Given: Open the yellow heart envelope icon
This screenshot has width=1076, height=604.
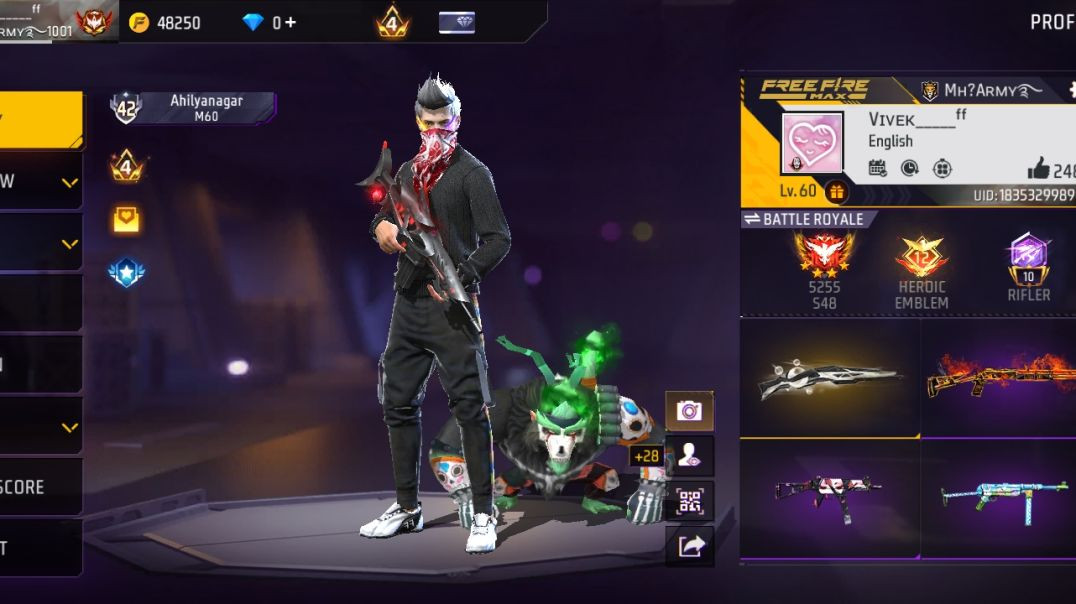Looking at the screenshot, I should tap(127, 219).
